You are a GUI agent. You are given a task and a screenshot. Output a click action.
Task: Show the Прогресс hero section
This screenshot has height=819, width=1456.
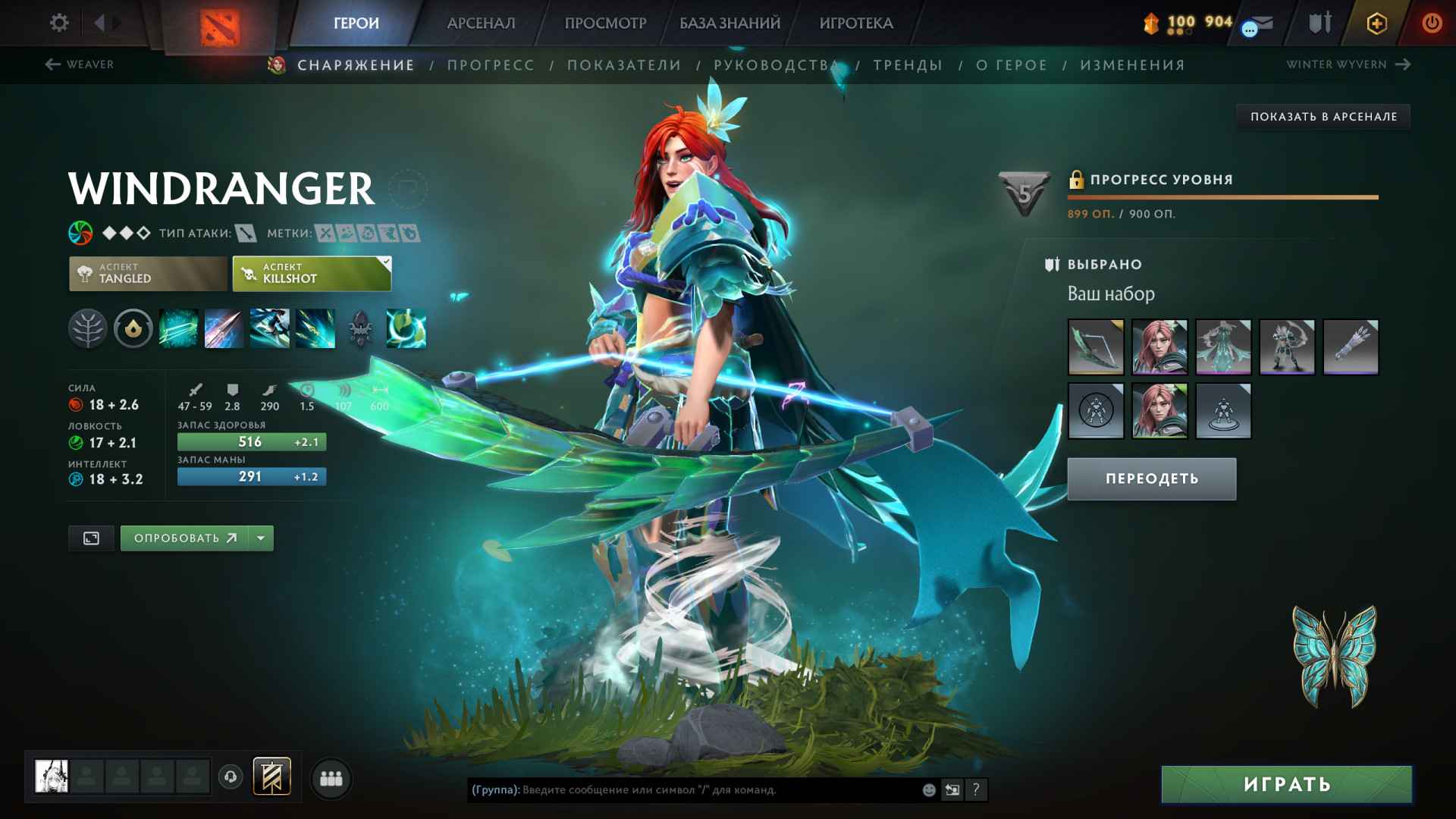(491, 65)
